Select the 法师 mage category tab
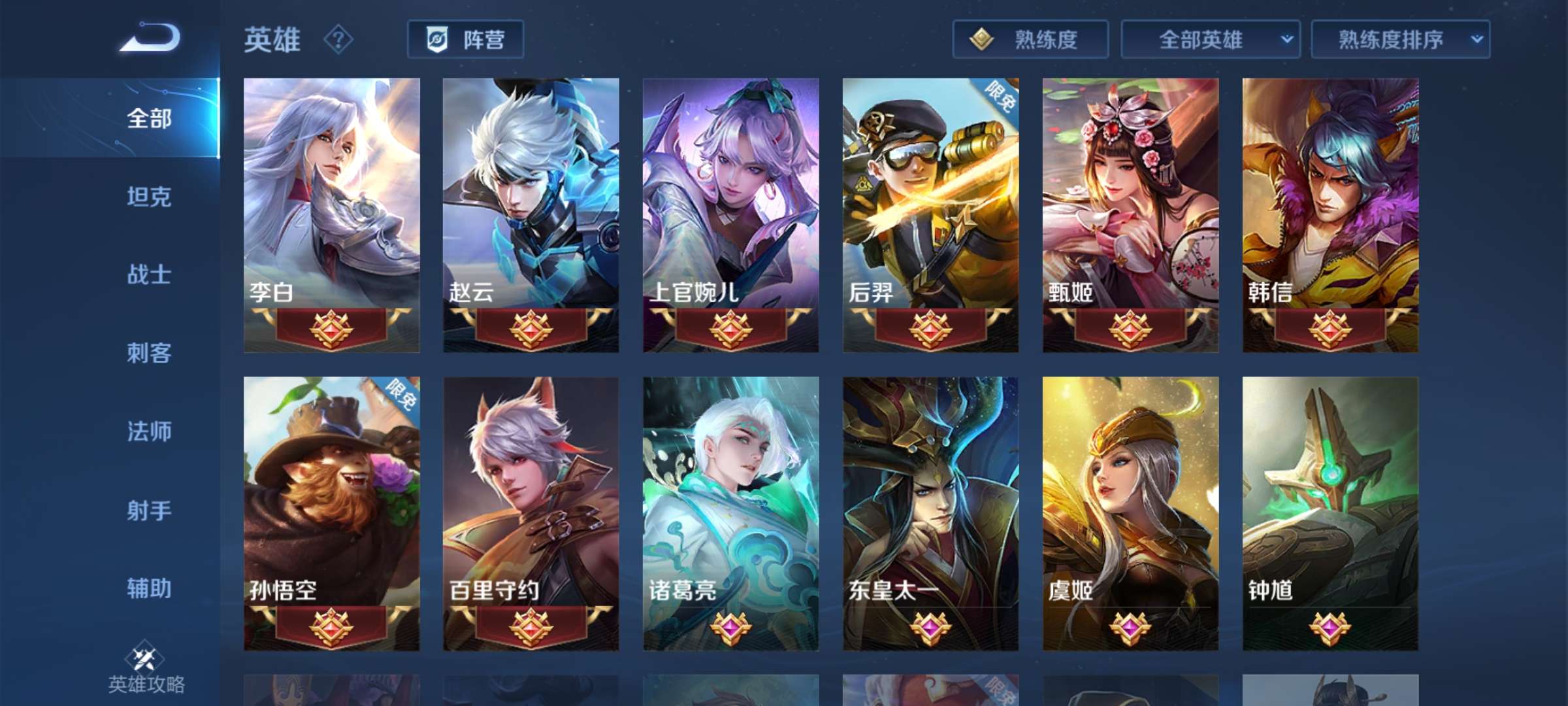This screenshot has width=1568, height=706. pos(149,431)
